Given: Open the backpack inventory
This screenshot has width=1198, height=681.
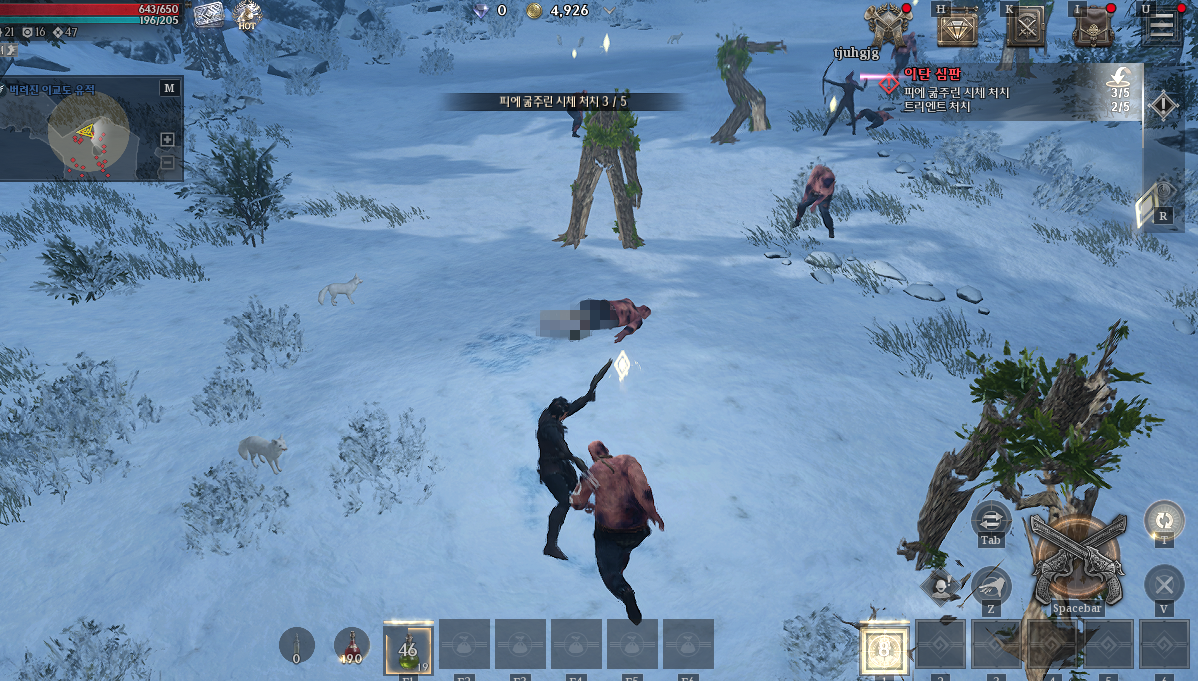Looking at the screenshot, I should (1093, 28).
